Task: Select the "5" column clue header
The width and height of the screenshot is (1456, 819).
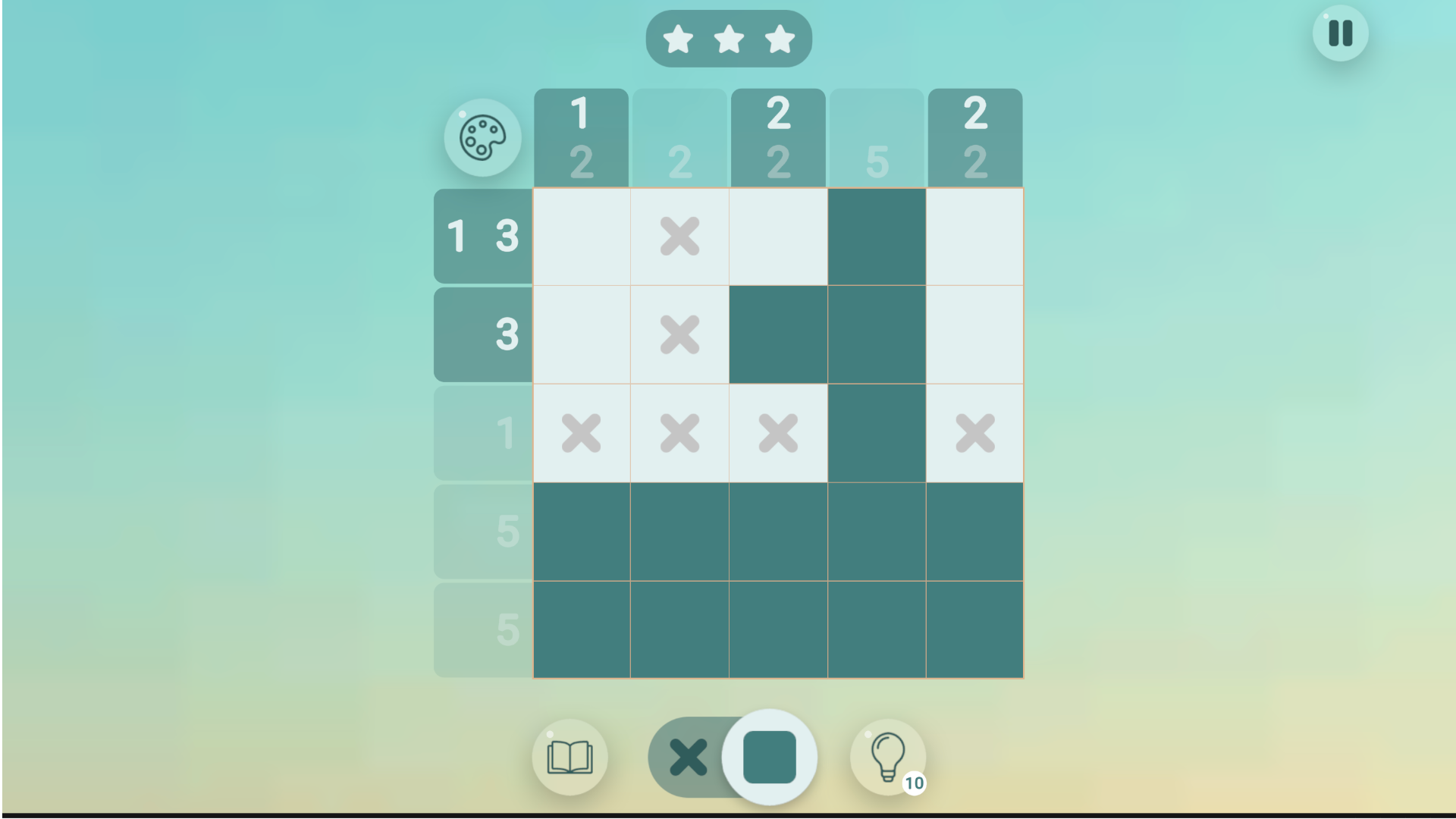Action: coord(876,136)
